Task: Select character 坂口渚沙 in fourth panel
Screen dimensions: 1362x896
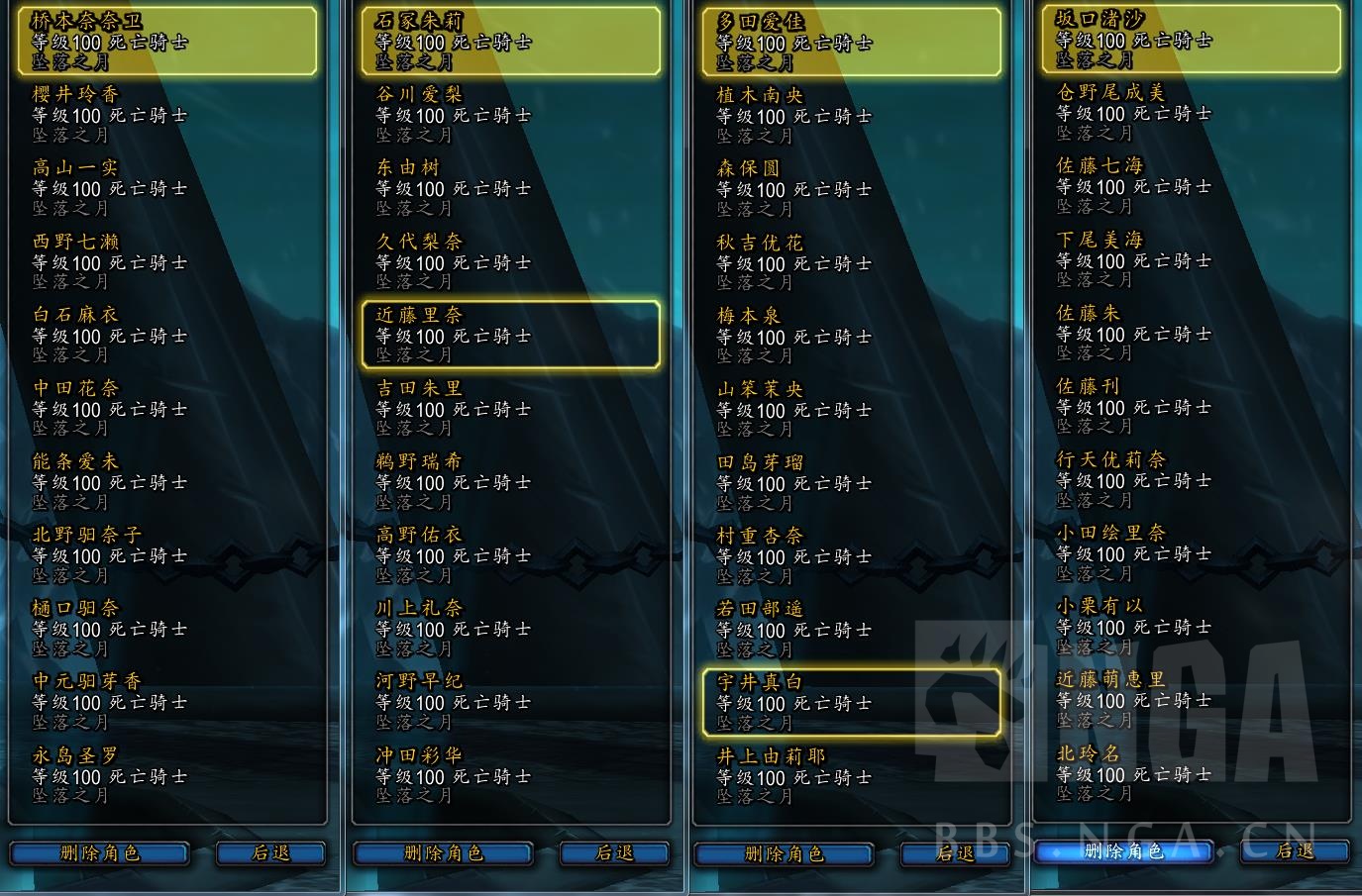Action: click(x=1192, y=40)
